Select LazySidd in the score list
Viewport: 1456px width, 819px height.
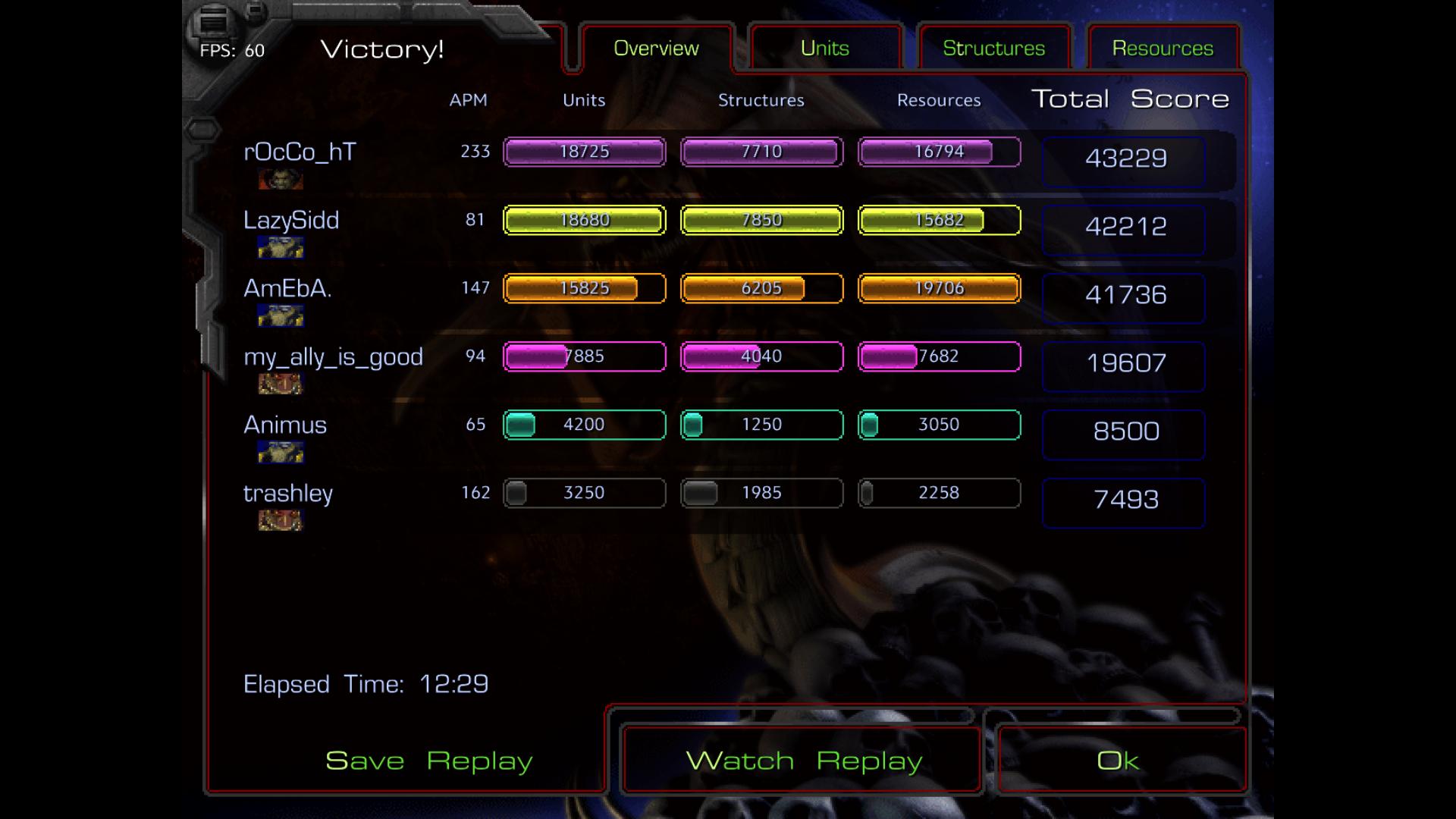point(291,221)
